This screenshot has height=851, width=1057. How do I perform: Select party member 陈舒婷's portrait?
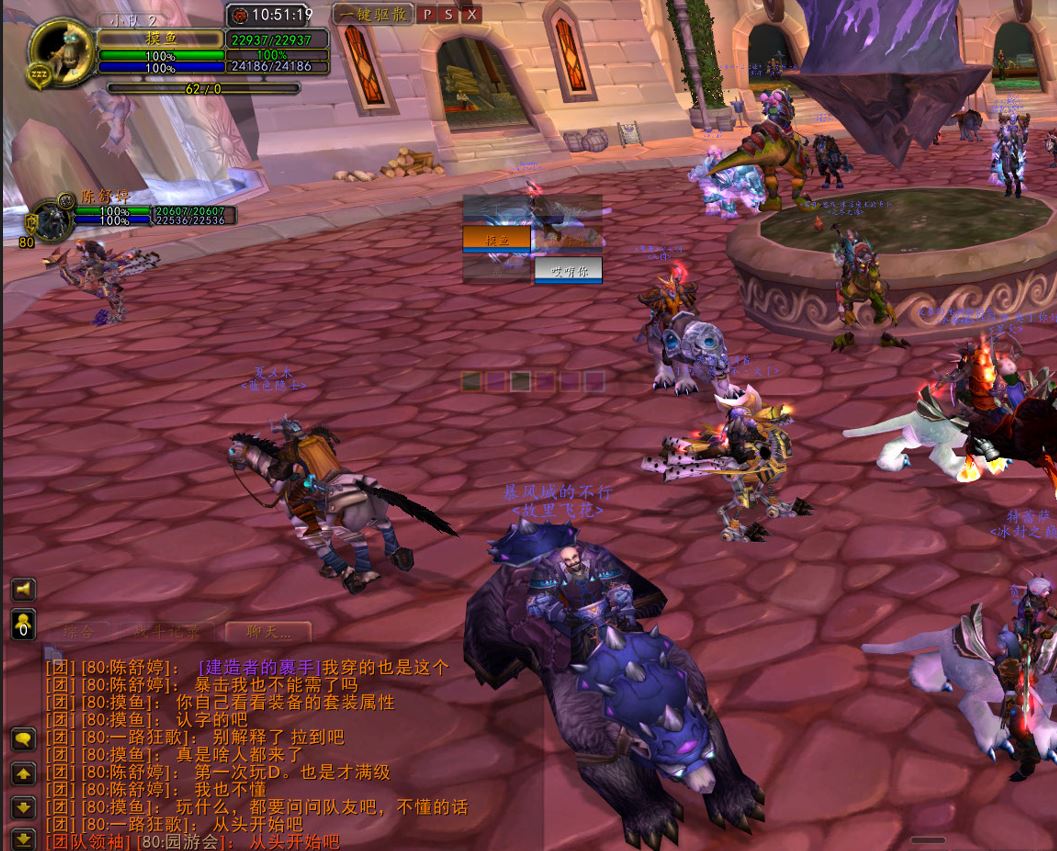pyautogui.click(x=47, y=218)
